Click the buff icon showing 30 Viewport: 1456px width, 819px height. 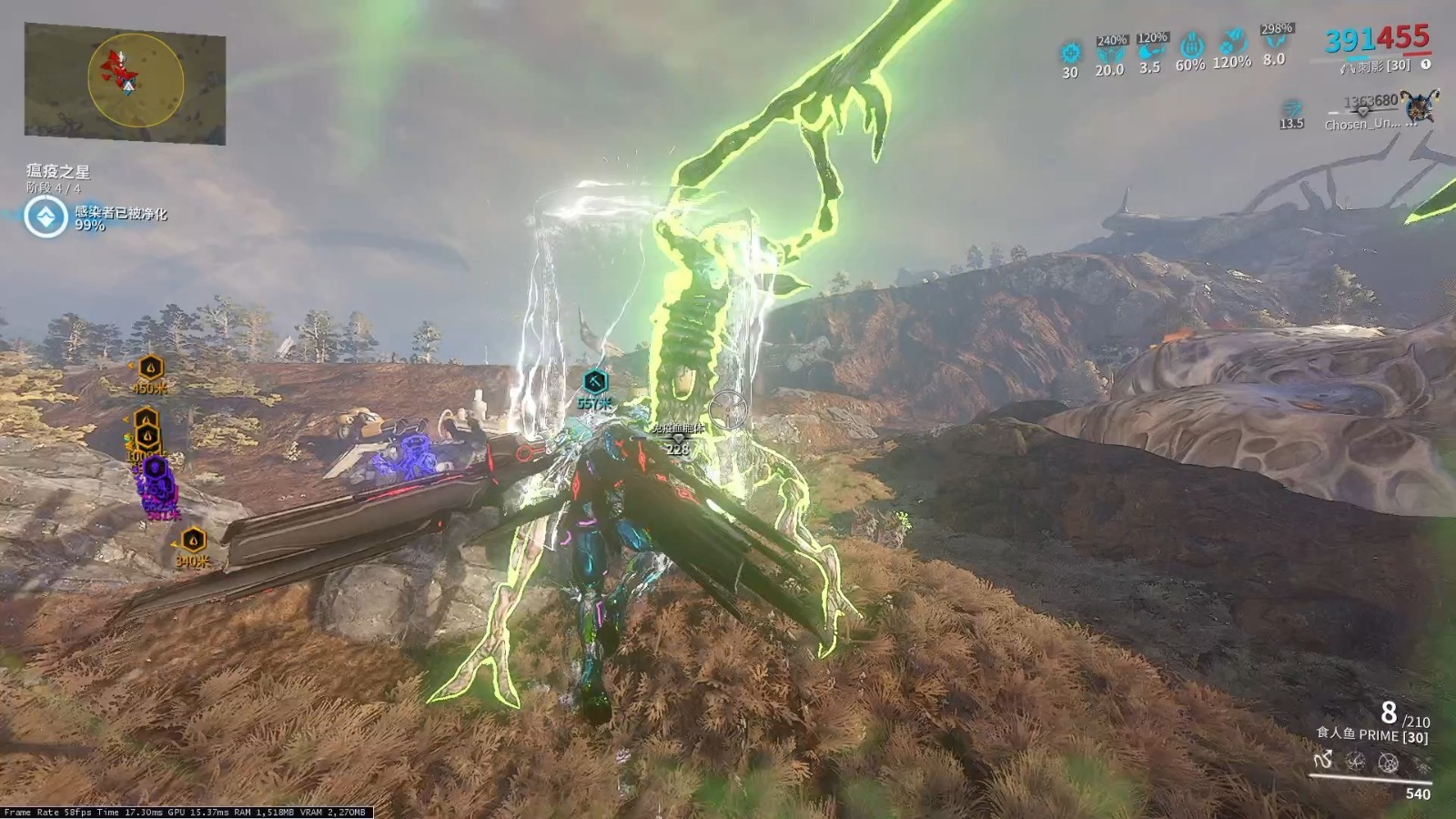point(1070,54)
